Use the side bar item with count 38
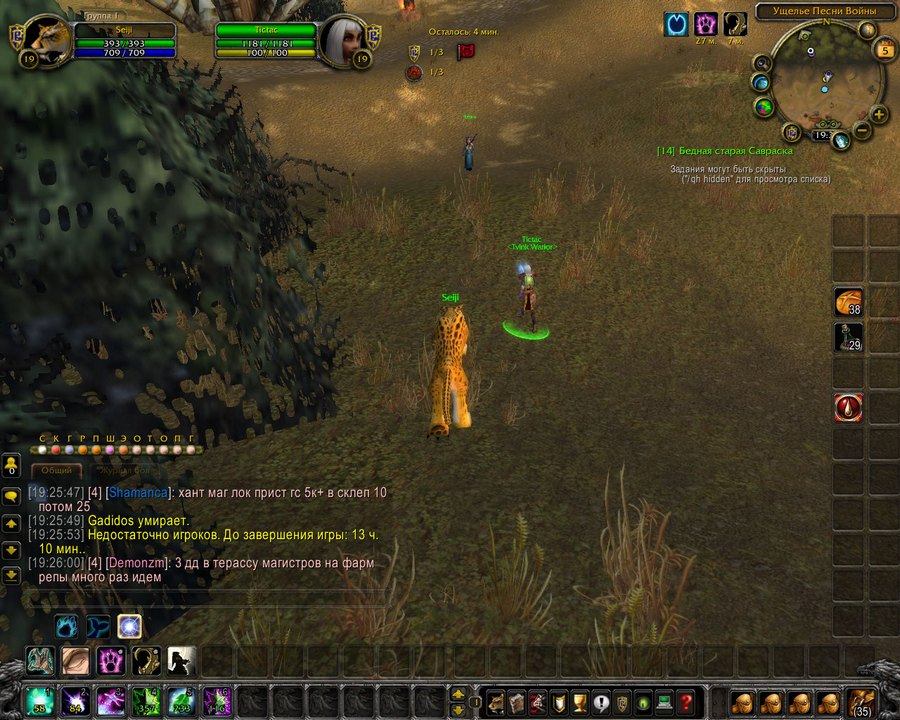Image resolution: width=900 pixels, height=720 pixels. pyautogui.click(x=848, y=302)
